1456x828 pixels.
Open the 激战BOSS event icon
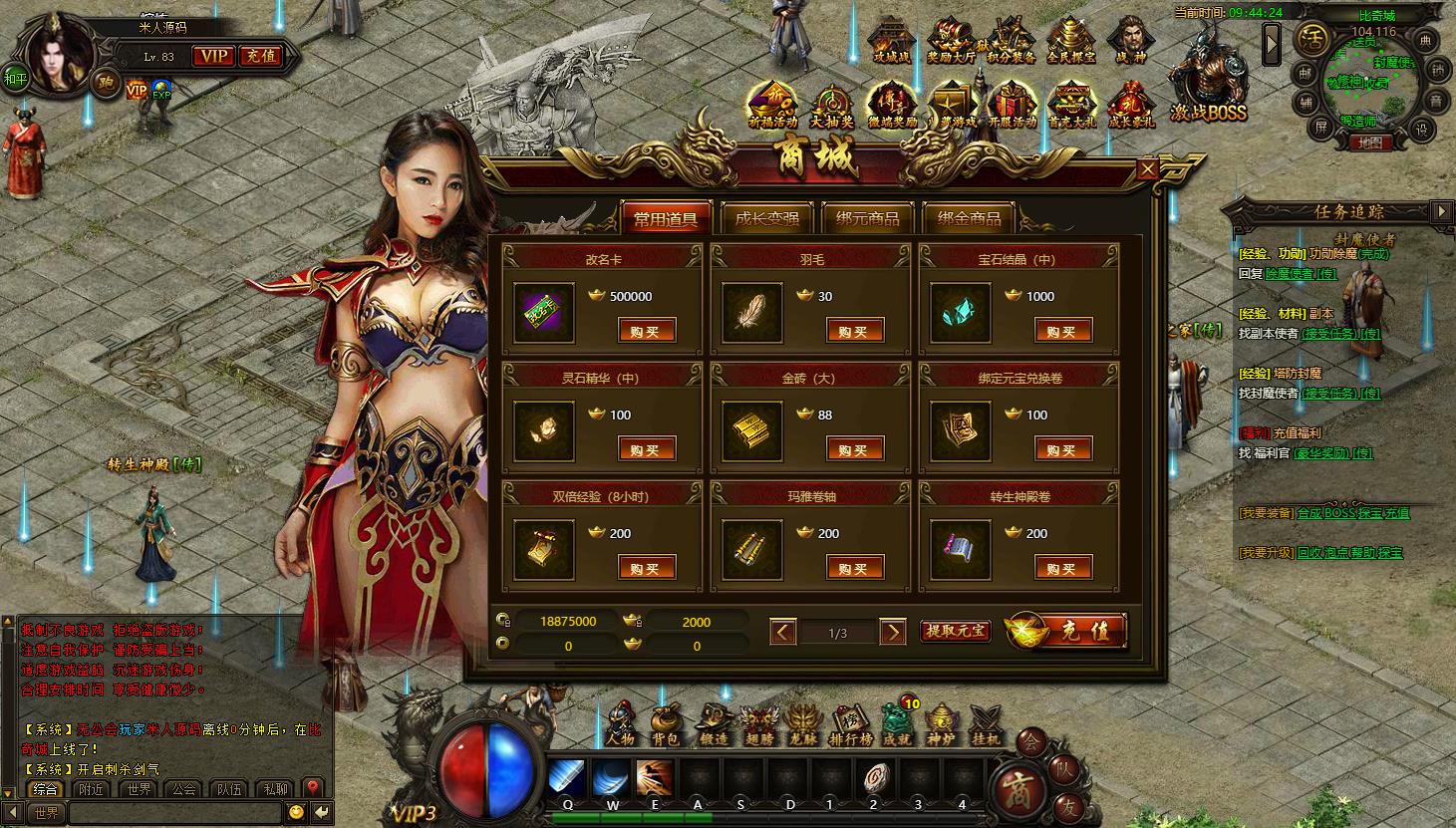tap(1208, 87)
